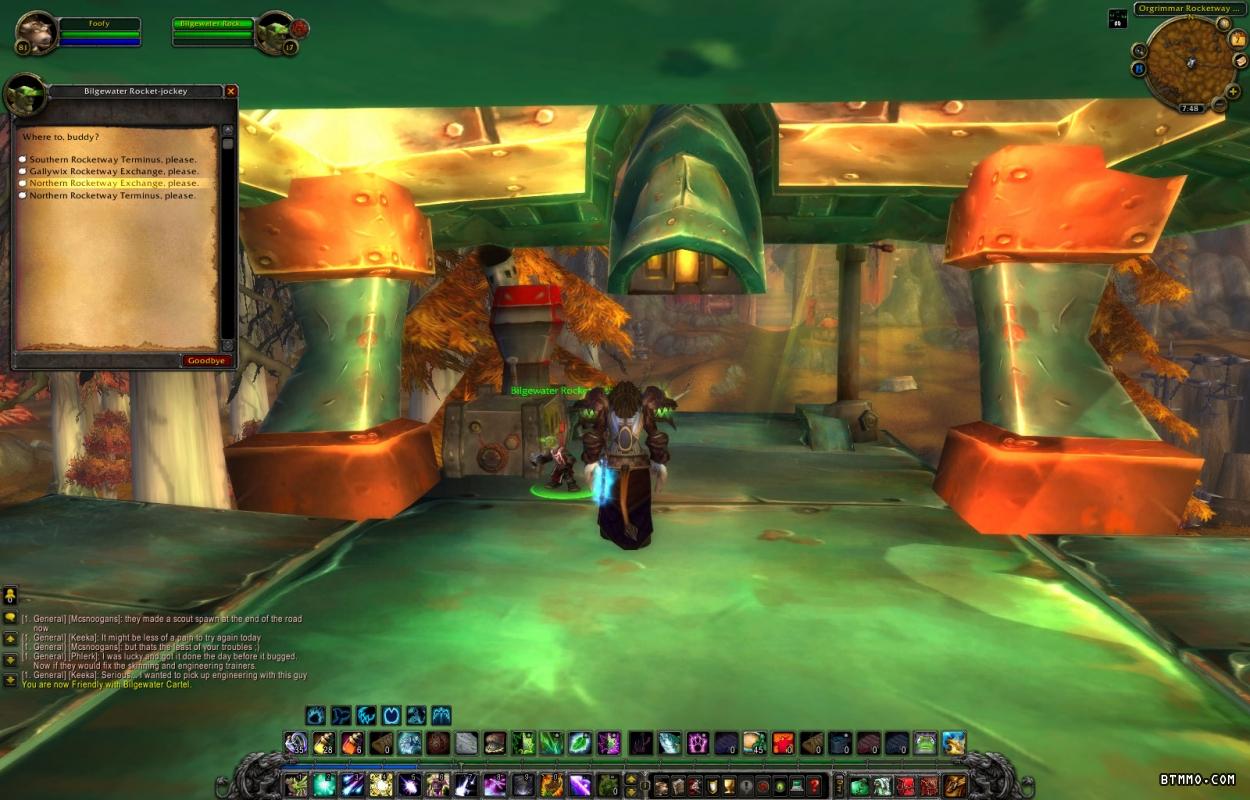Choose Southern Rocketway Terminus destination

click(112, 160)
